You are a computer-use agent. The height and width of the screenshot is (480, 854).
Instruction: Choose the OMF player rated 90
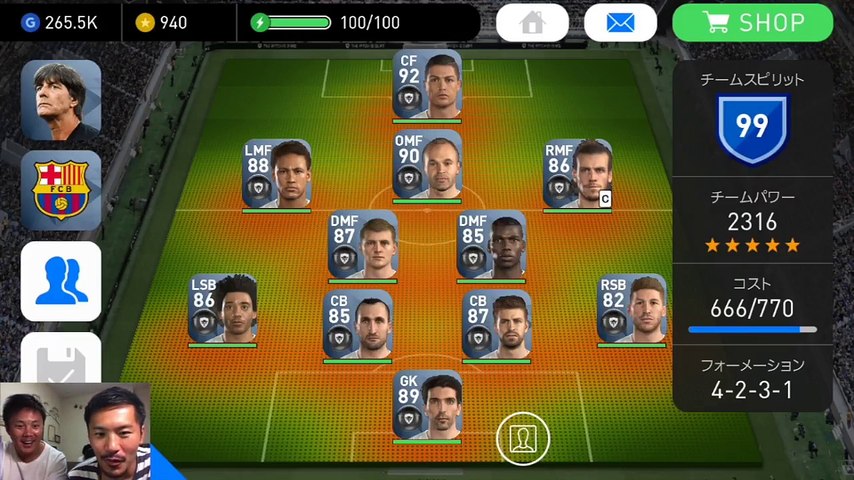[427, 164]
